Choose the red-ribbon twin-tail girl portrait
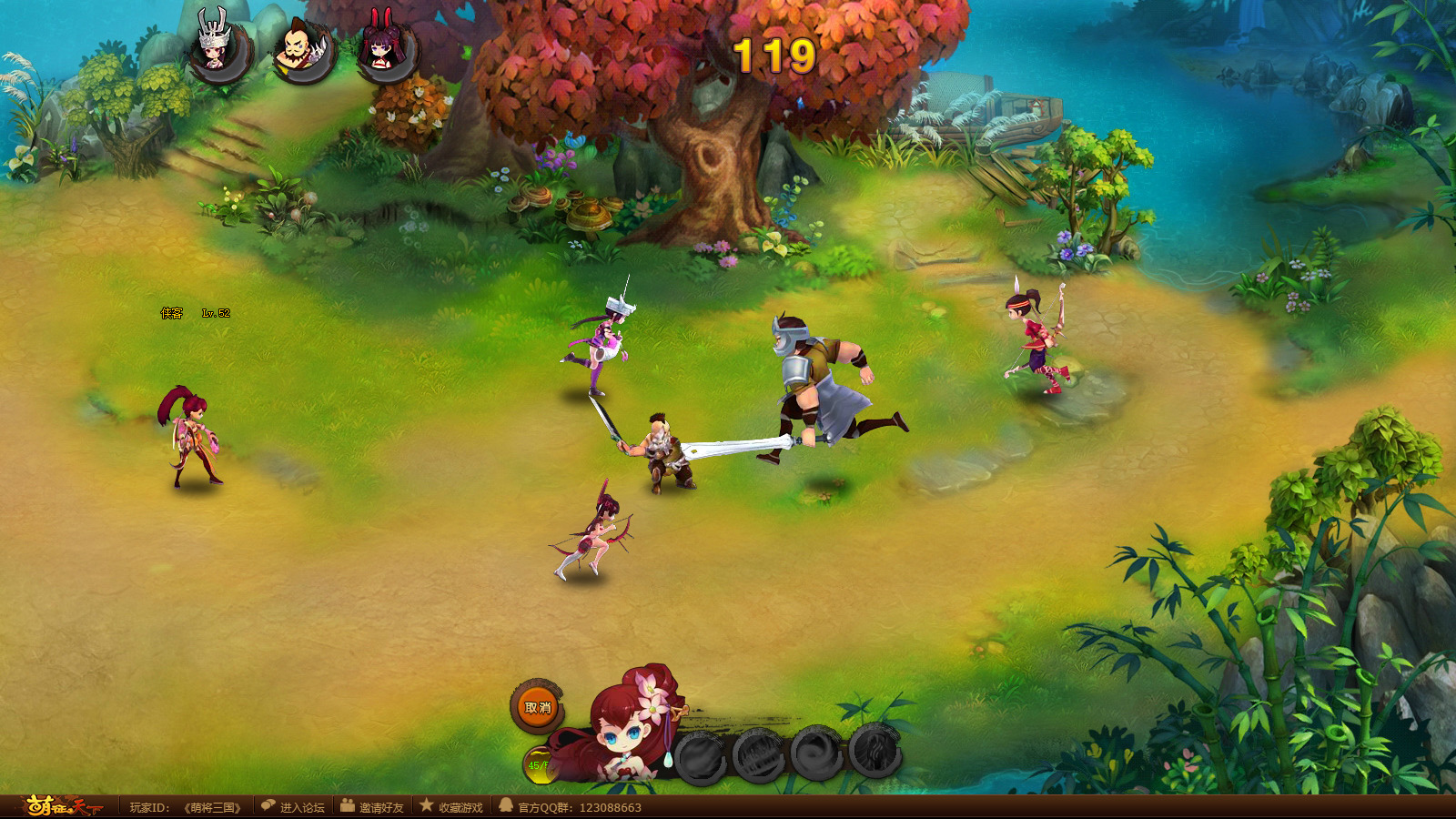Screen dimensions: 1456x819 386,50
